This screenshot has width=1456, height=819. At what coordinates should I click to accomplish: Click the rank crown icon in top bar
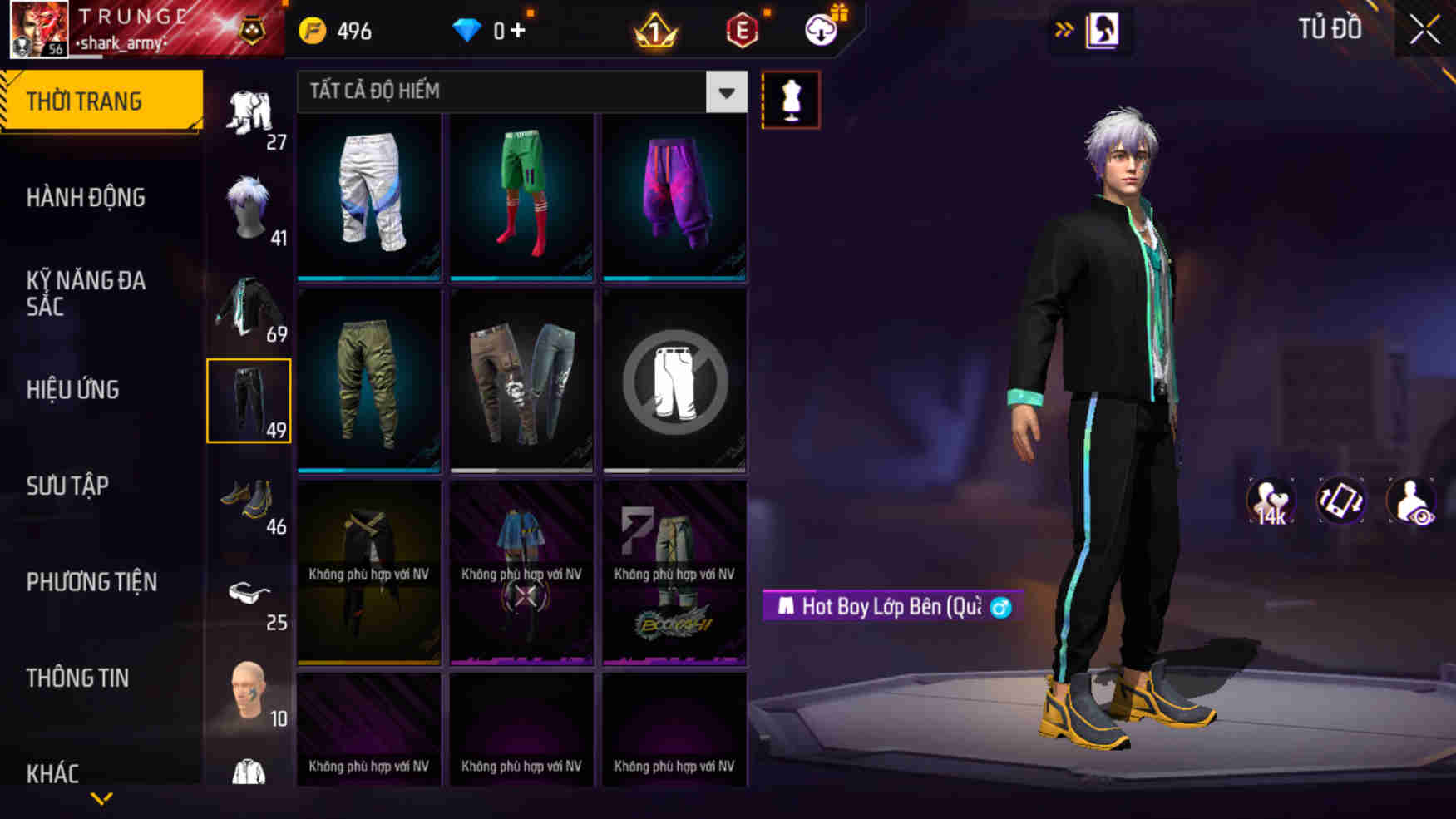click(x=656, y=32)
